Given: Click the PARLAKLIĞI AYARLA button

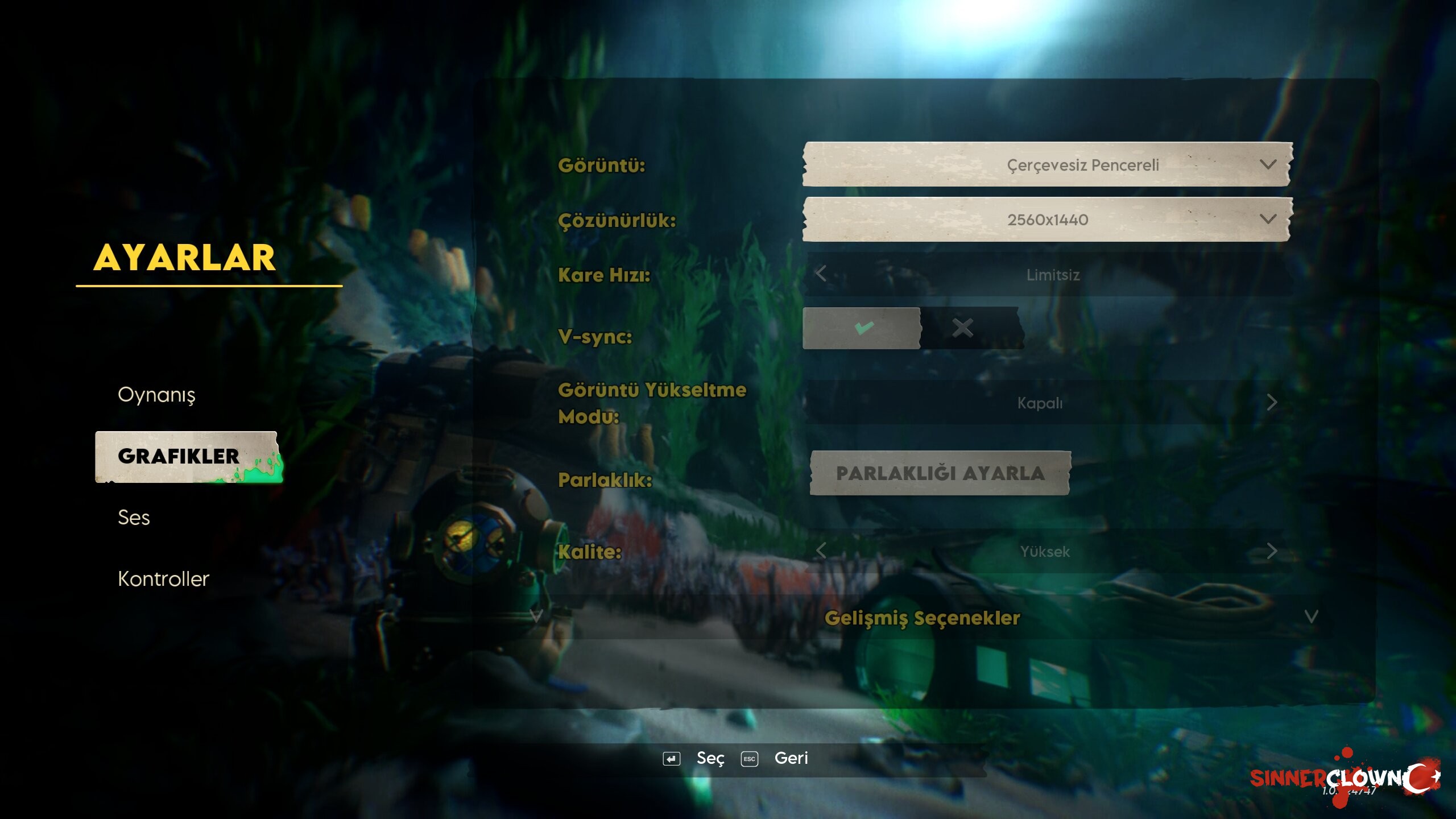Looking at the screenshot, I should 940,473.
